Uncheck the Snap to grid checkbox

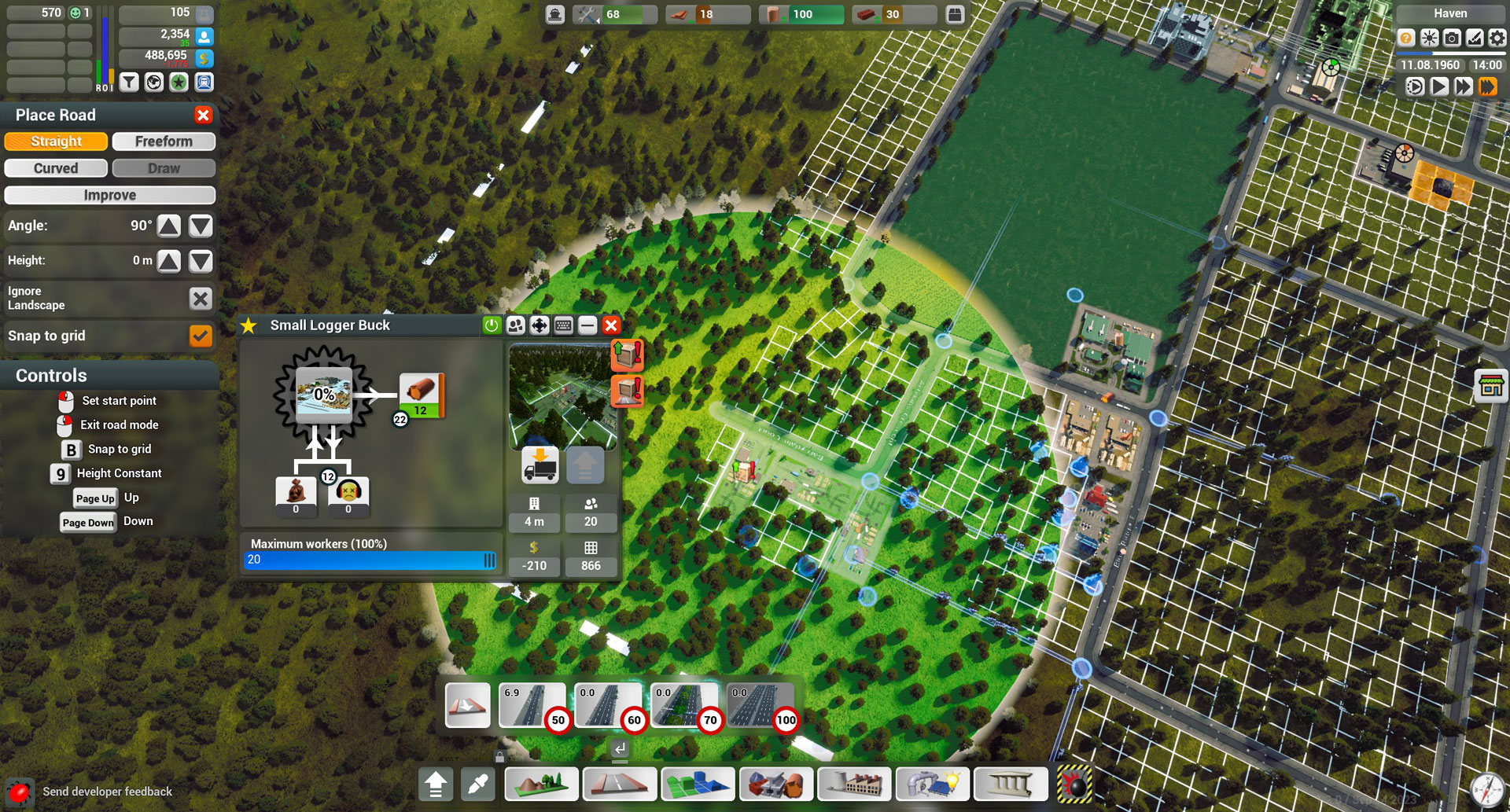point(201,336)
